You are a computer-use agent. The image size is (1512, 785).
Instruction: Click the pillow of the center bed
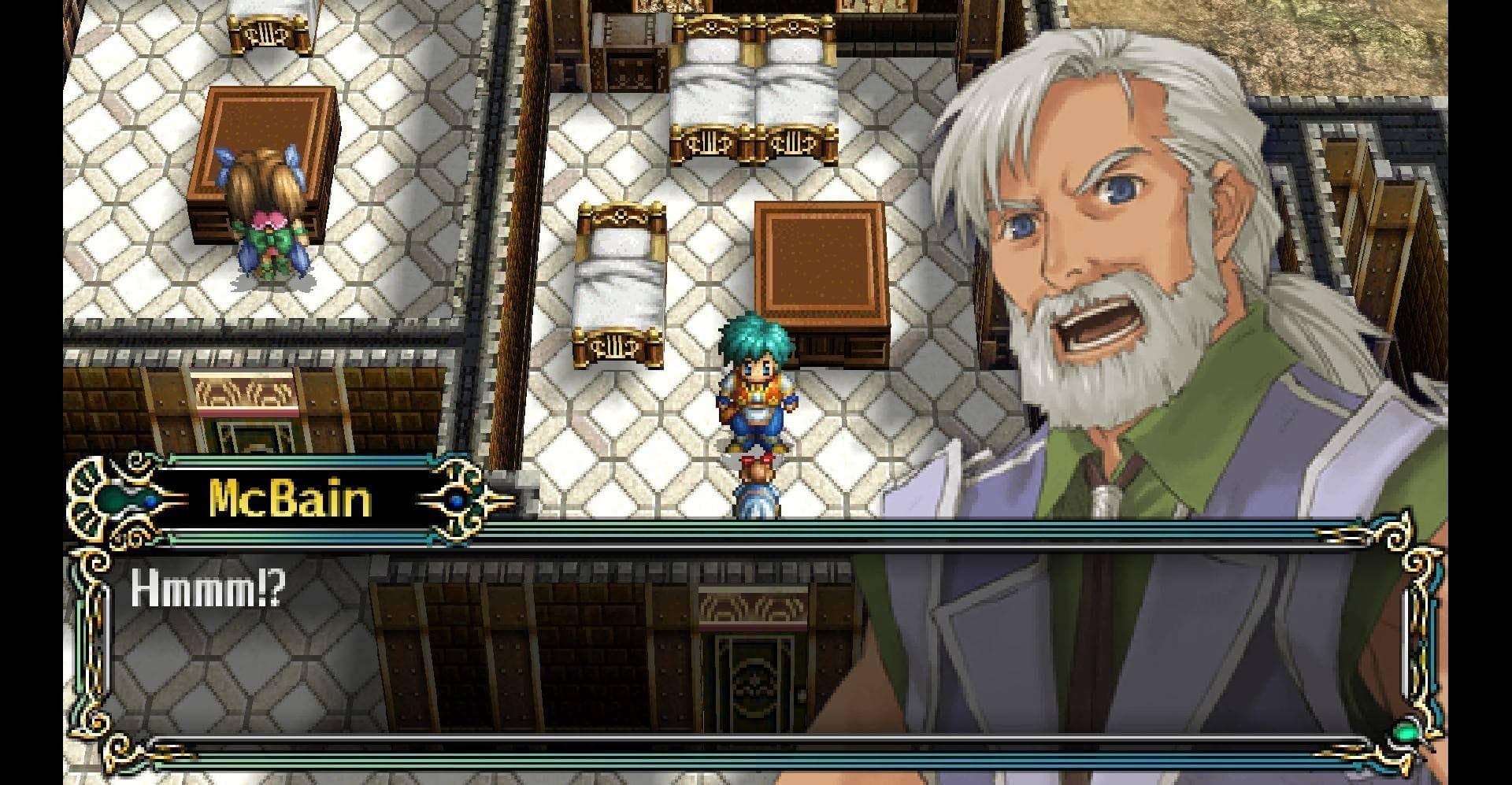pos(622,244)
